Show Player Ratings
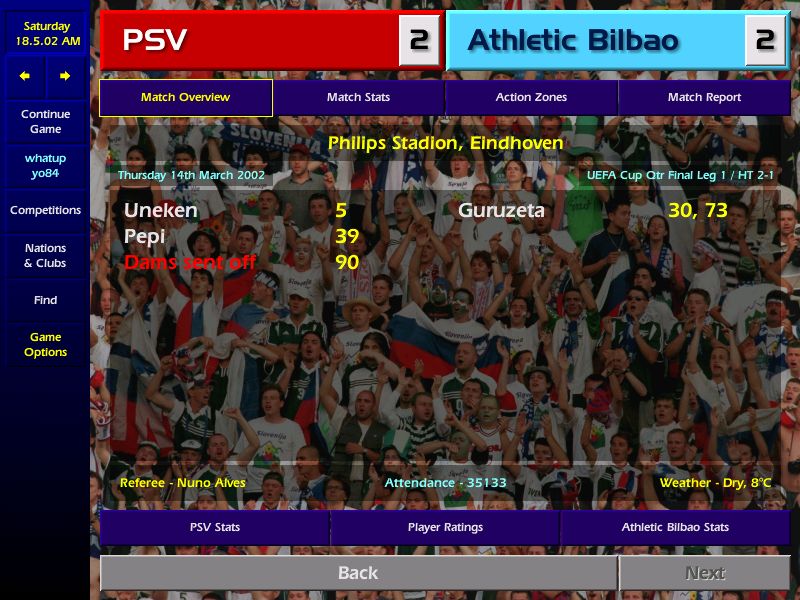The height and width of the screenshot is (600, 800). coord(445,527)
